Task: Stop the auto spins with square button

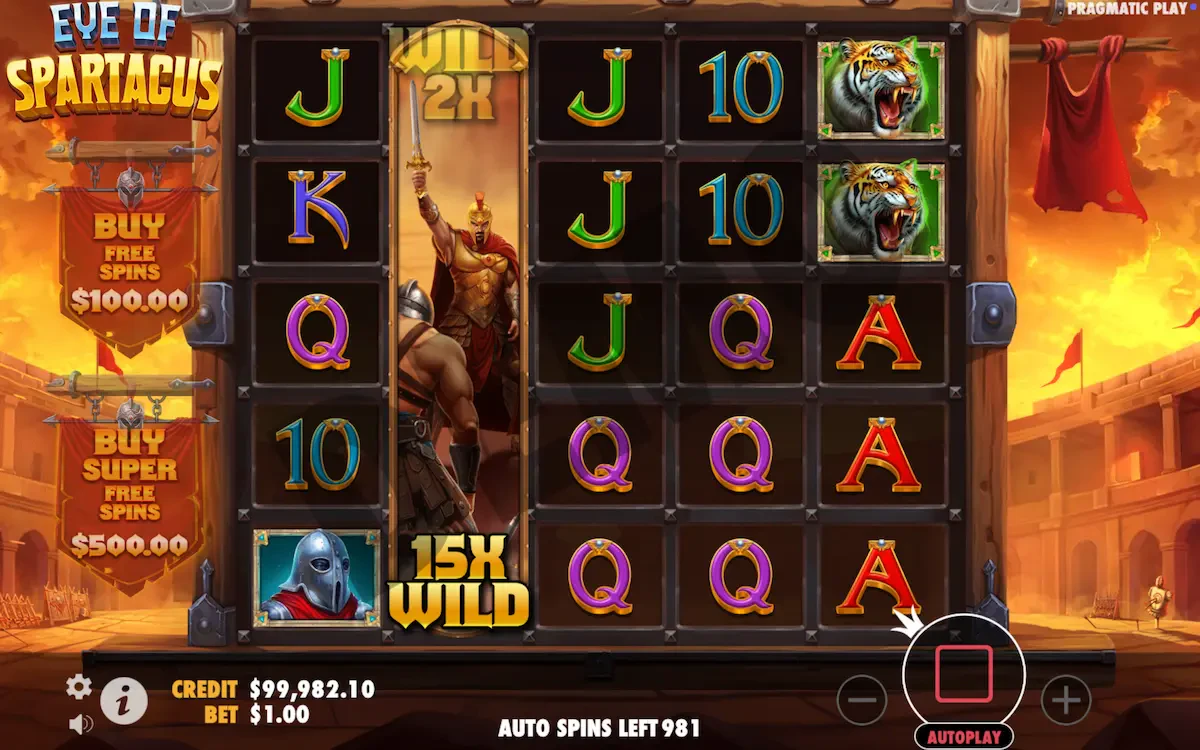Action: [963, 674]
